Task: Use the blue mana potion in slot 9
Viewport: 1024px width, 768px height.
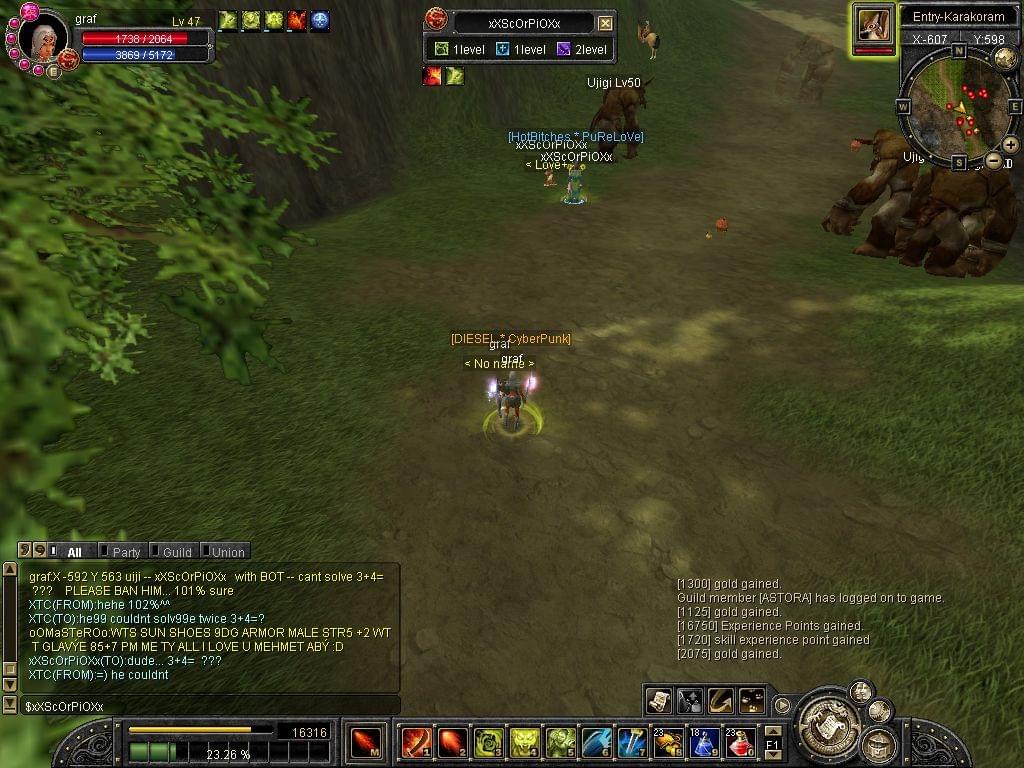Action: [704, 743]
